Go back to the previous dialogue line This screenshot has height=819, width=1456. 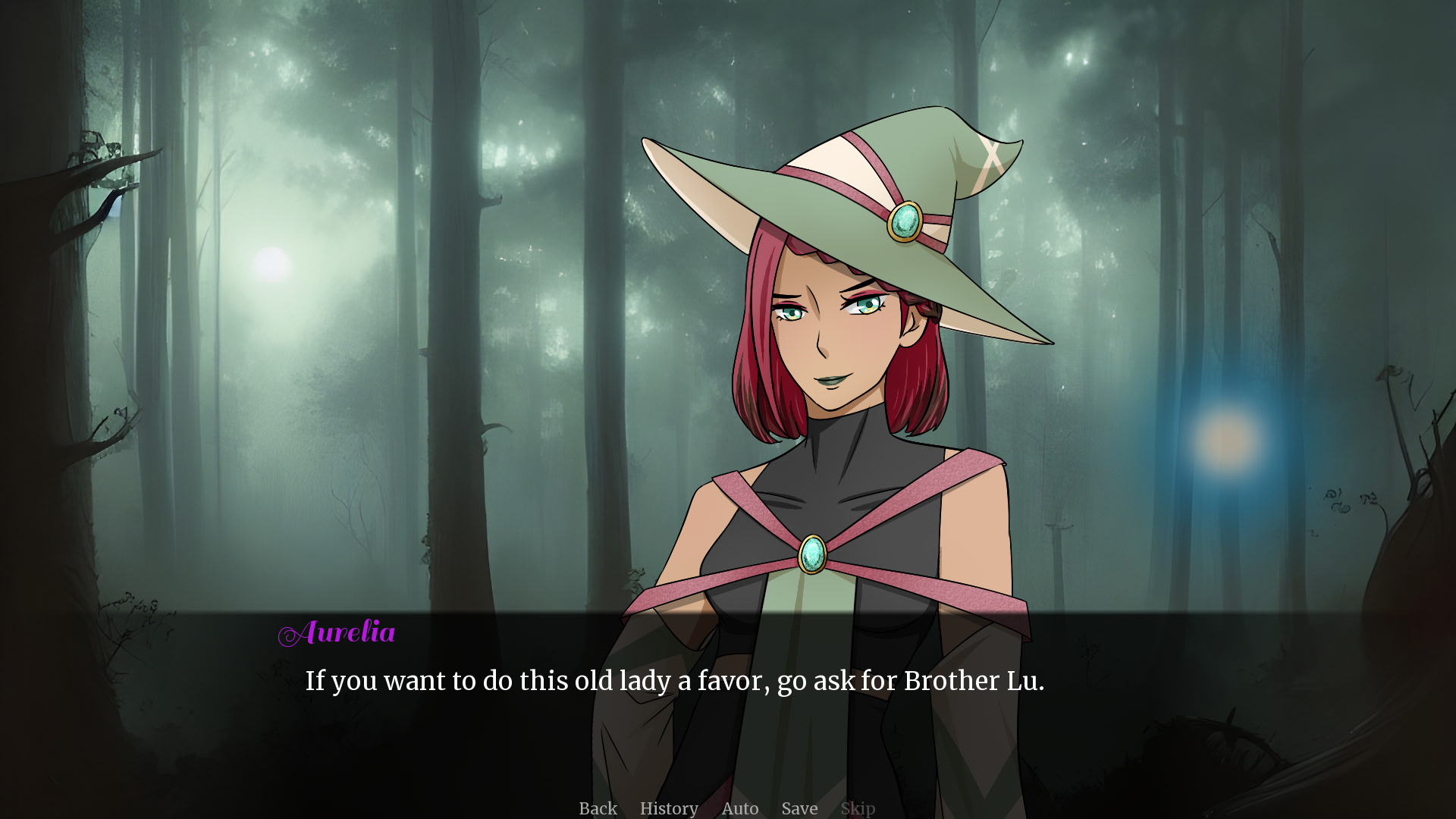pyautogui.click(x=598, y=808)
